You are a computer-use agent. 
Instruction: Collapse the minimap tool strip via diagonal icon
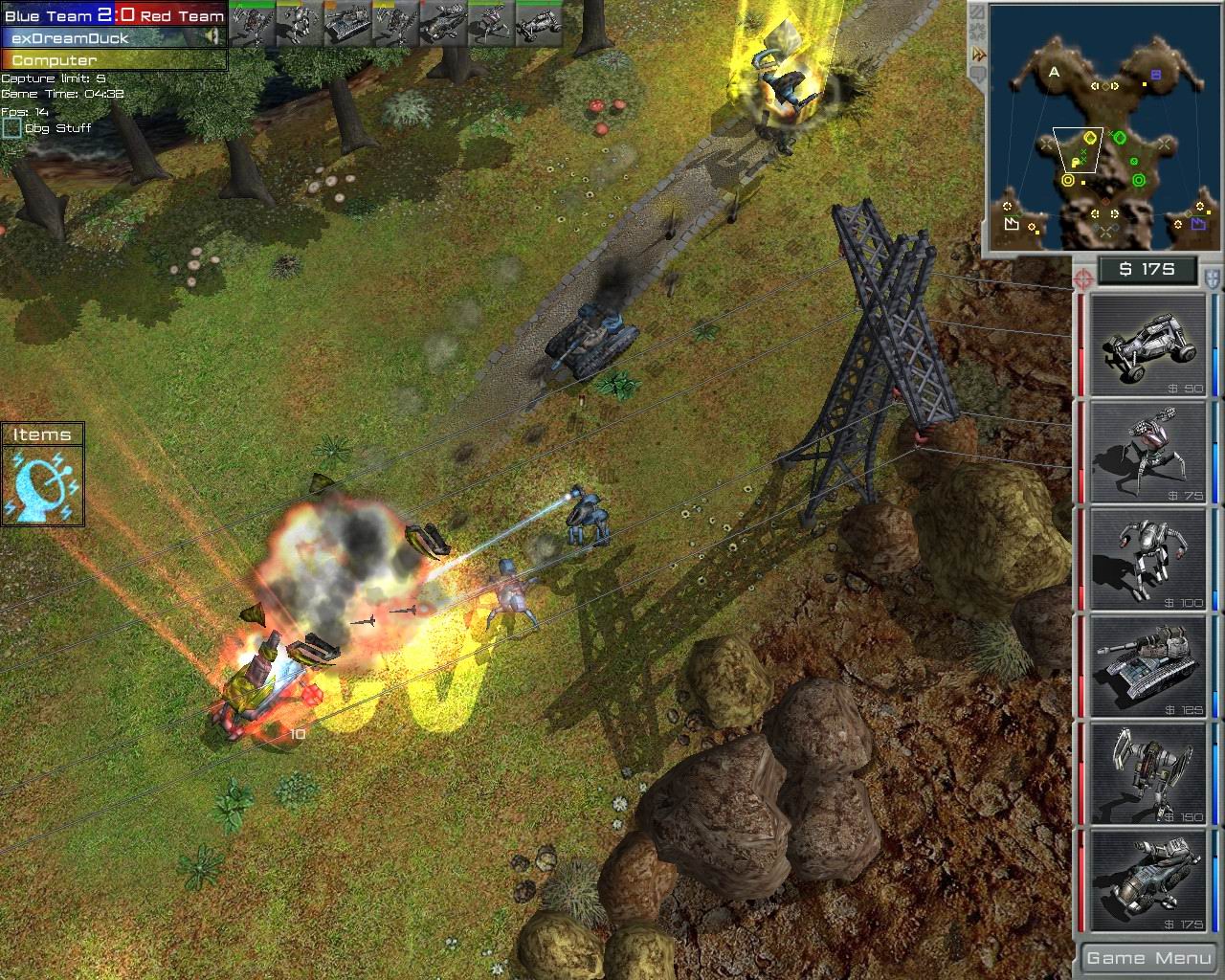click(977, 12)
